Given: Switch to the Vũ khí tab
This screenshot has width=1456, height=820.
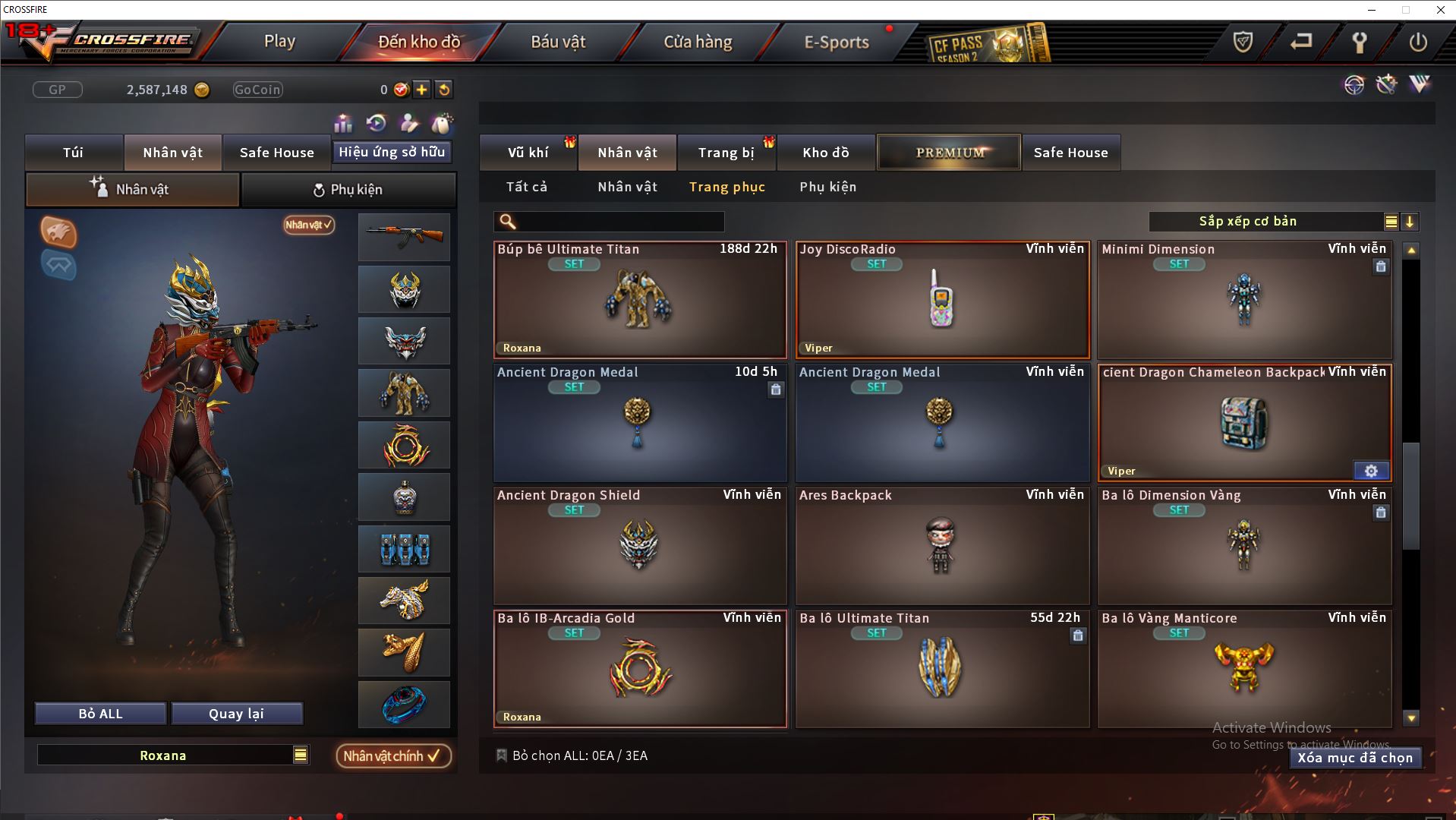Looking at the screenshot, I should pyautogui.click(x=528, y=153).
